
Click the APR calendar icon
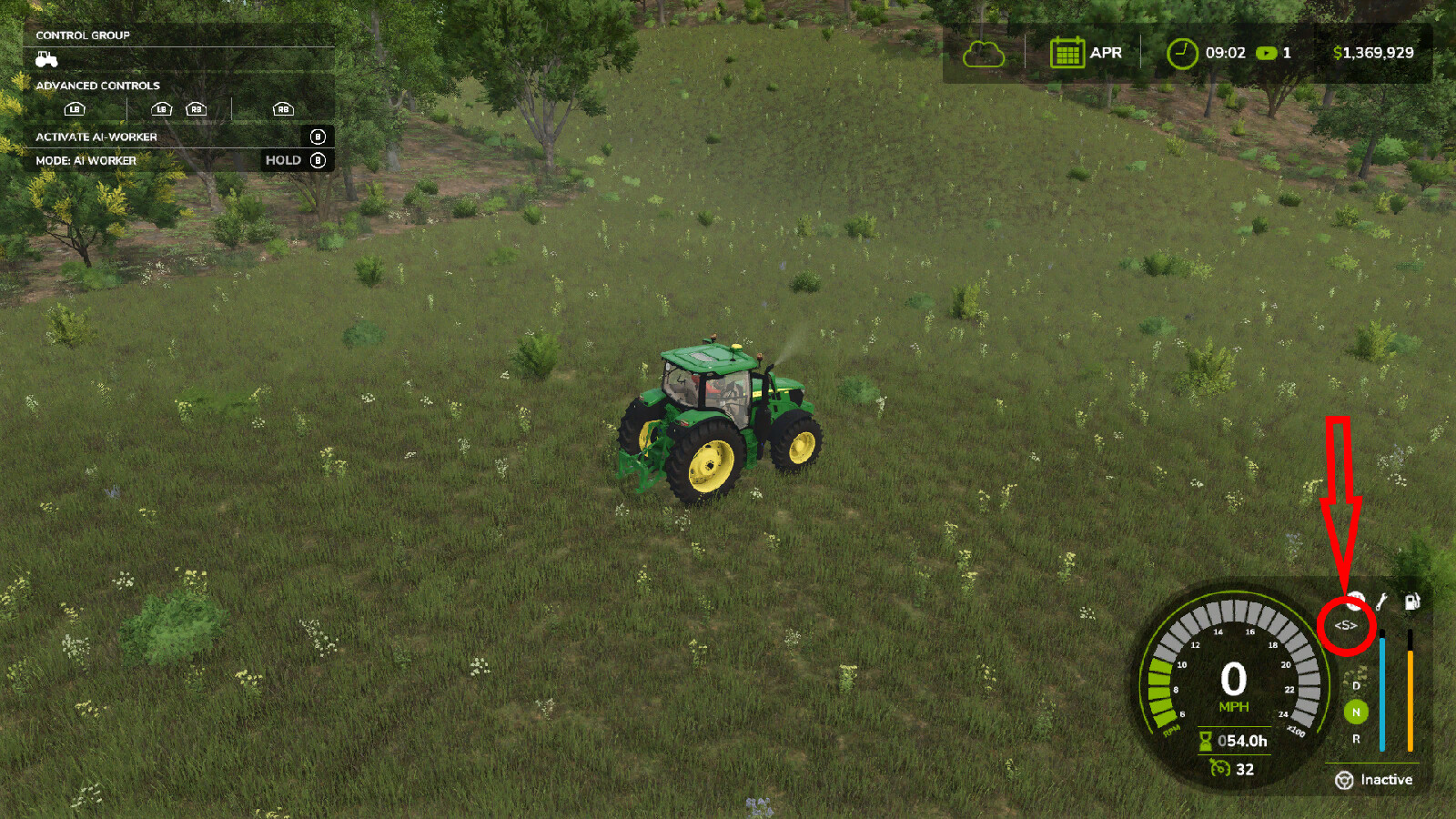coord(1068,53)
